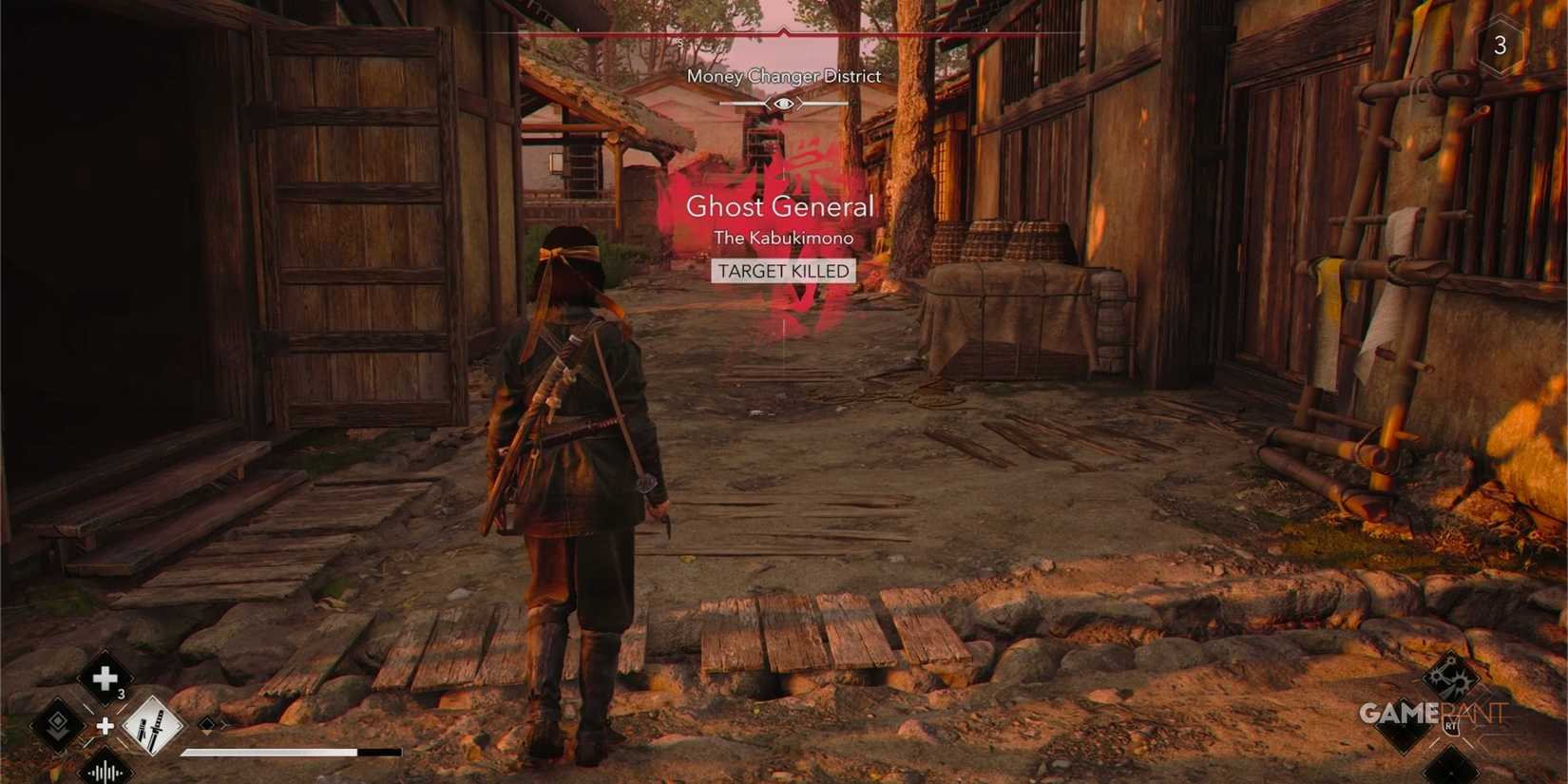Viewport: 1568px width, 784px height.
Task: Click the RT trigger badge icon
Action: 1450,725
